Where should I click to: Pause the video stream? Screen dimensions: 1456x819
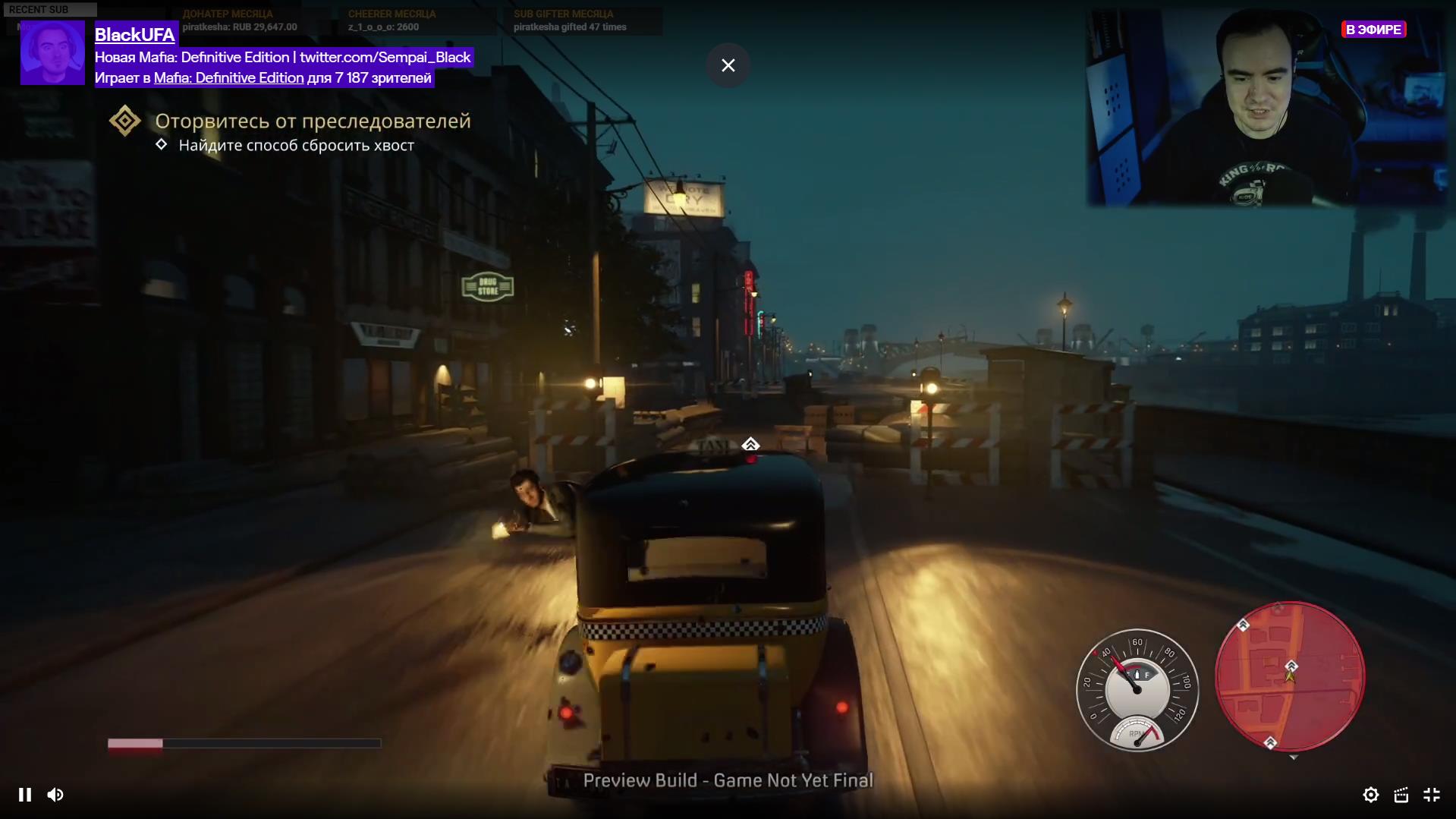pyautogui.click(x=25, y=795)
